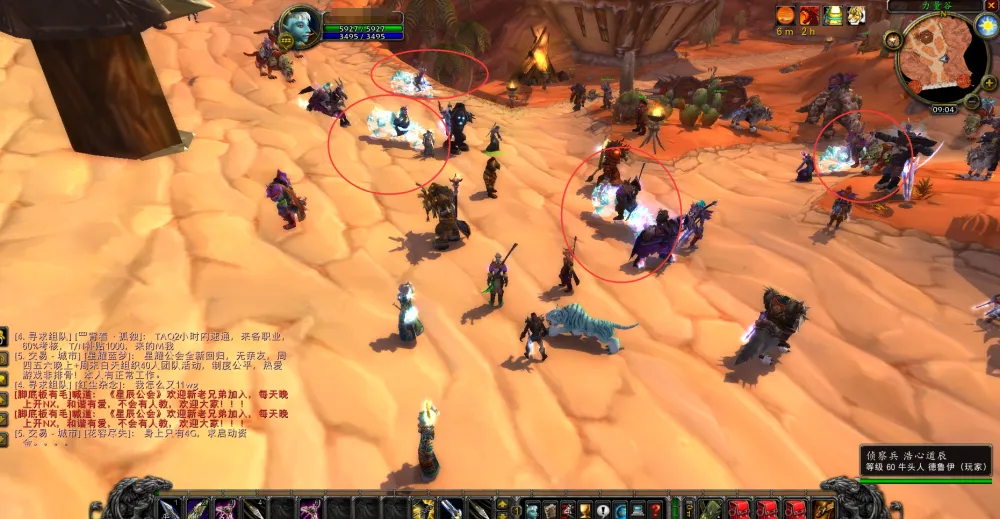
Task: Open the red question mark help button
Action: pos(655,510)
